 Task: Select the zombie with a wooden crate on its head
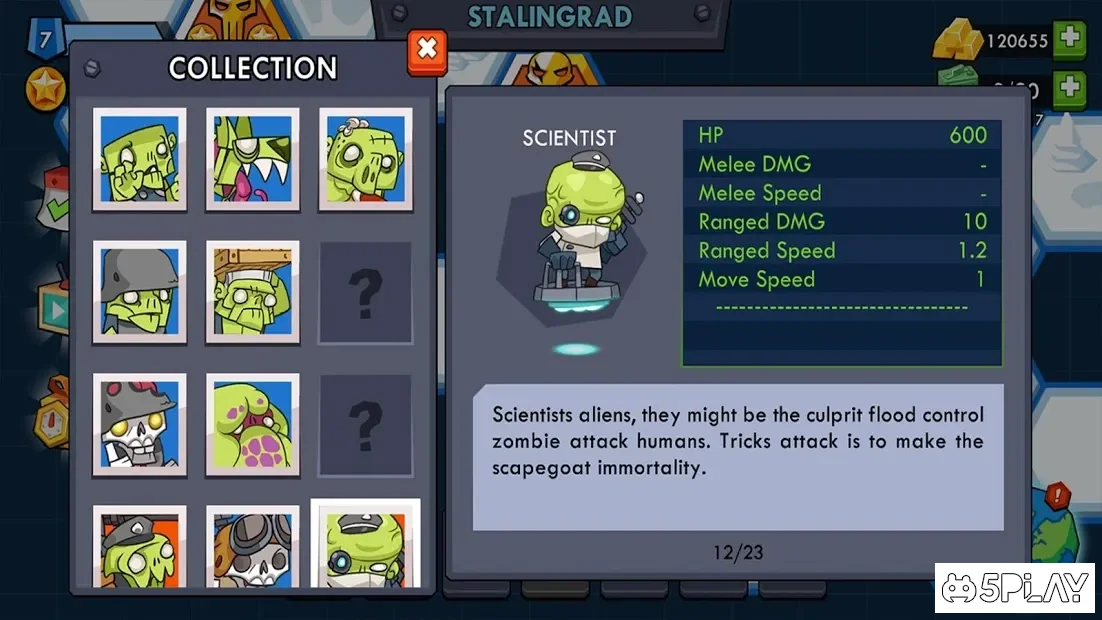coord(253,292)
